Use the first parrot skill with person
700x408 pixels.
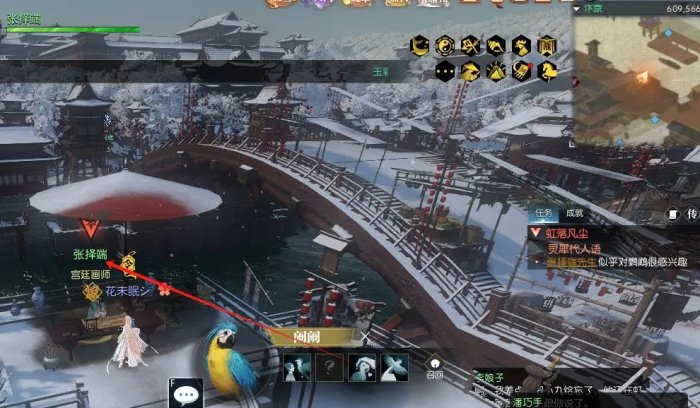tap(297, 367)
